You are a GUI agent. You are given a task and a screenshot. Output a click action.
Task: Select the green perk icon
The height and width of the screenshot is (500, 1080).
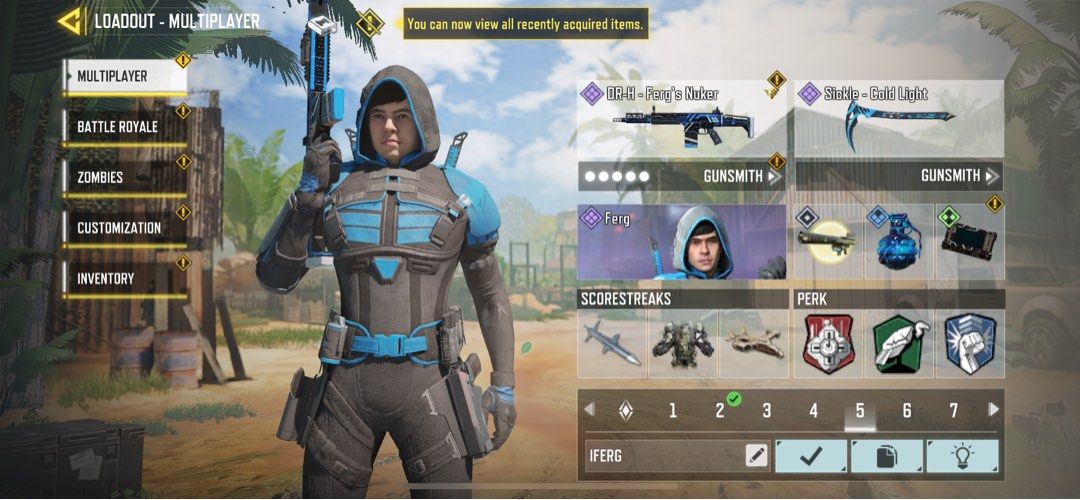(899, 343)
